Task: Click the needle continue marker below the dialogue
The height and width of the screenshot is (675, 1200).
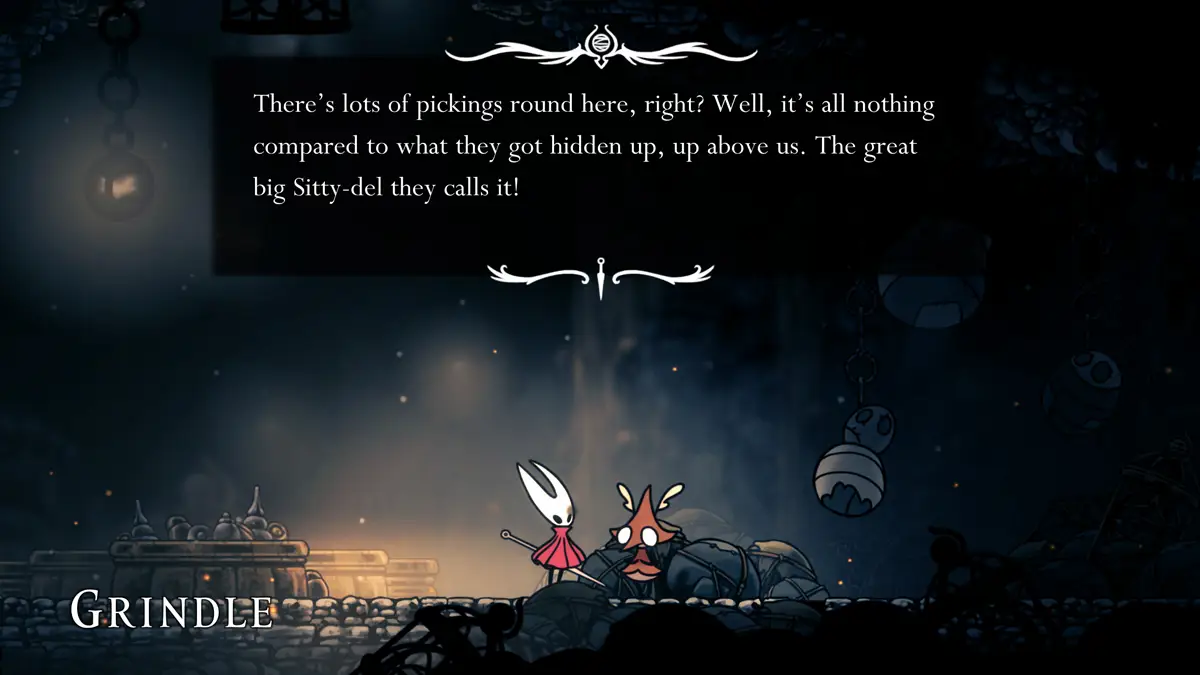Action: point(600,276)
